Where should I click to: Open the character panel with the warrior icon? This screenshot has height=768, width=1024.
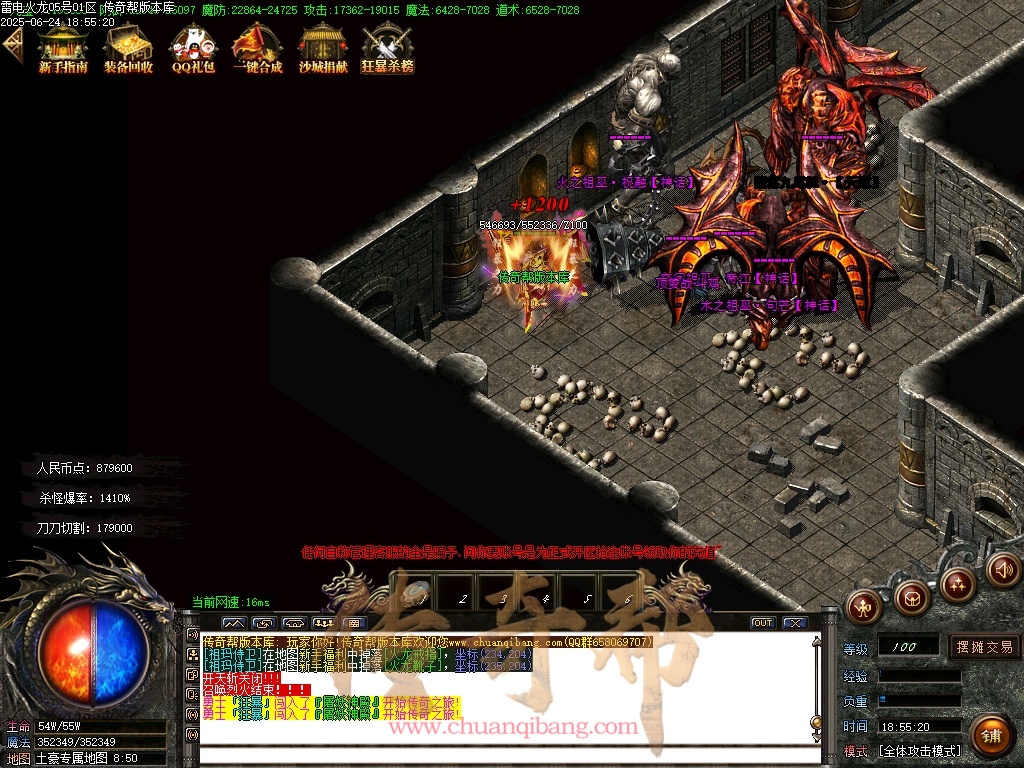(x=866, y=605)
